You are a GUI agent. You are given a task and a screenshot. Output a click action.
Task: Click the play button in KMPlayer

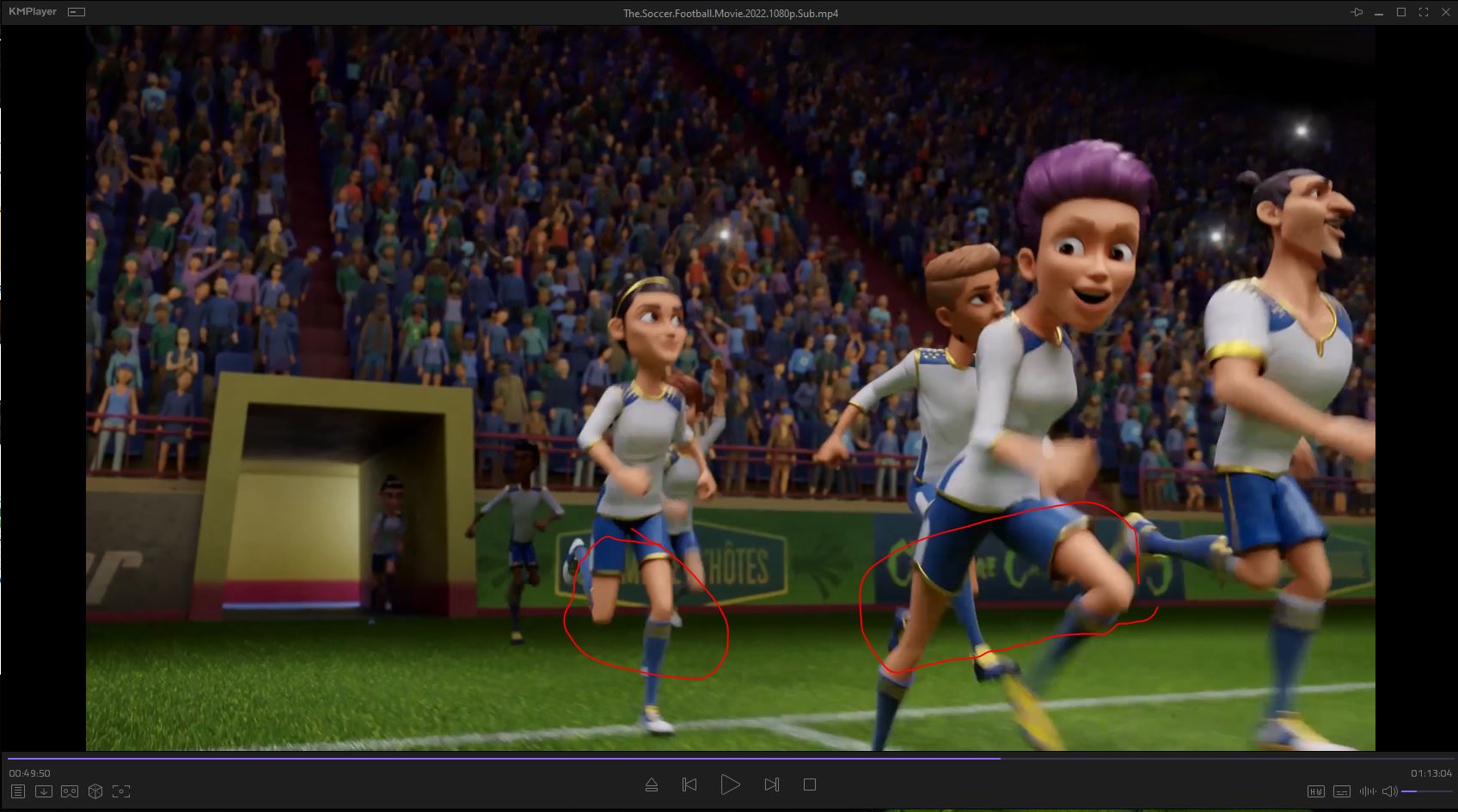[x=730, y=785]
